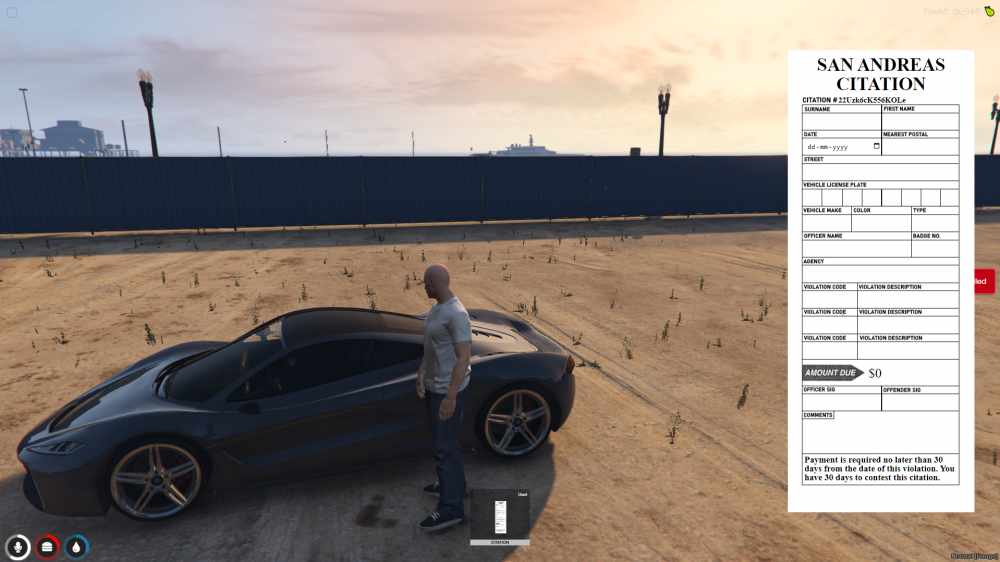Screen dimensions: 1000x562
Task: Click the Officer Name field
Action: [856, 249]
